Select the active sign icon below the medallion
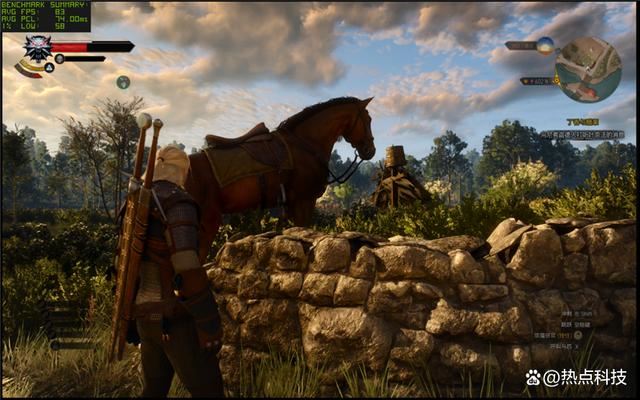 pyautogui.click(x=47, y=67)
